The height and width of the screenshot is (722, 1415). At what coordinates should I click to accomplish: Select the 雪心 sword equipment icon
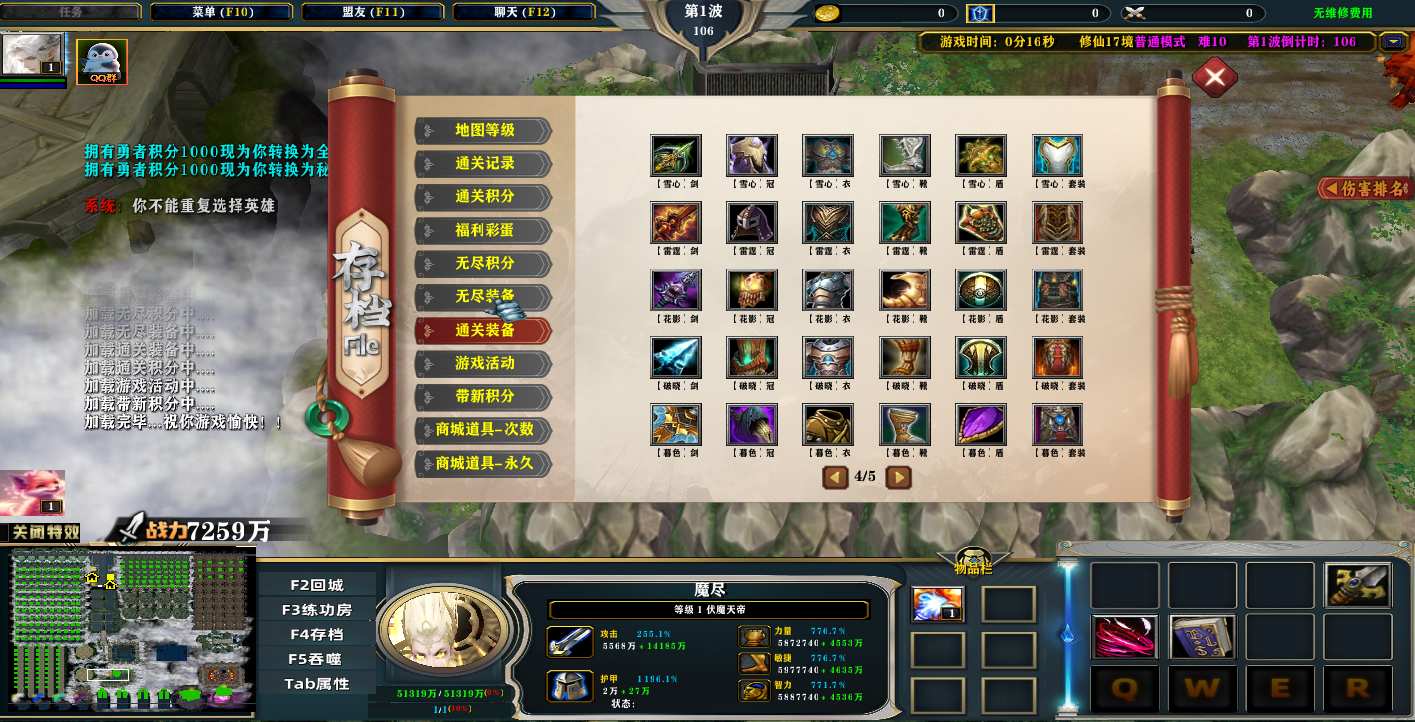click(676, 156)
